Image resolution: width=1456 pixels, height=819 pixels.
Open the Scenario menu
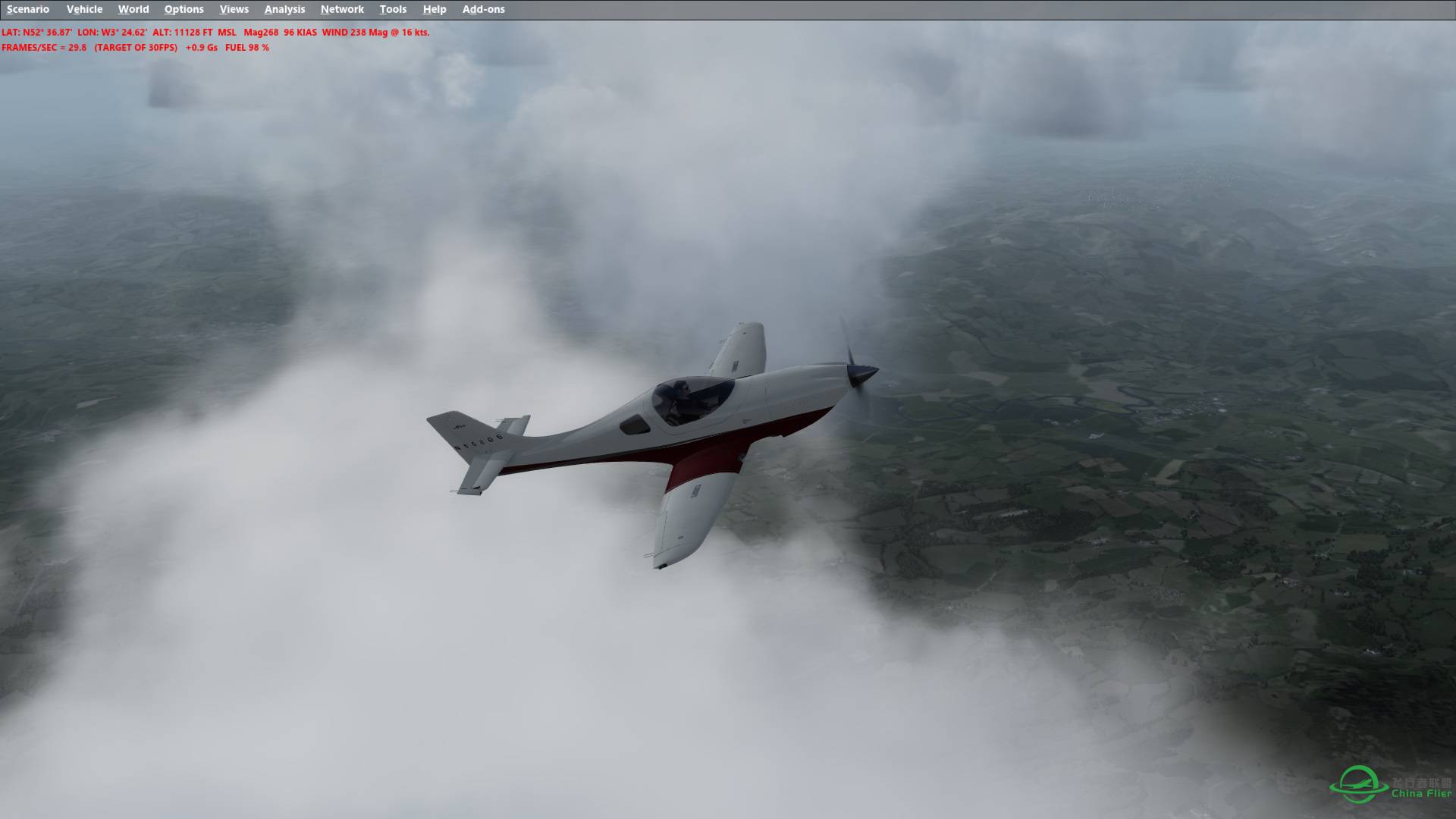27,9
